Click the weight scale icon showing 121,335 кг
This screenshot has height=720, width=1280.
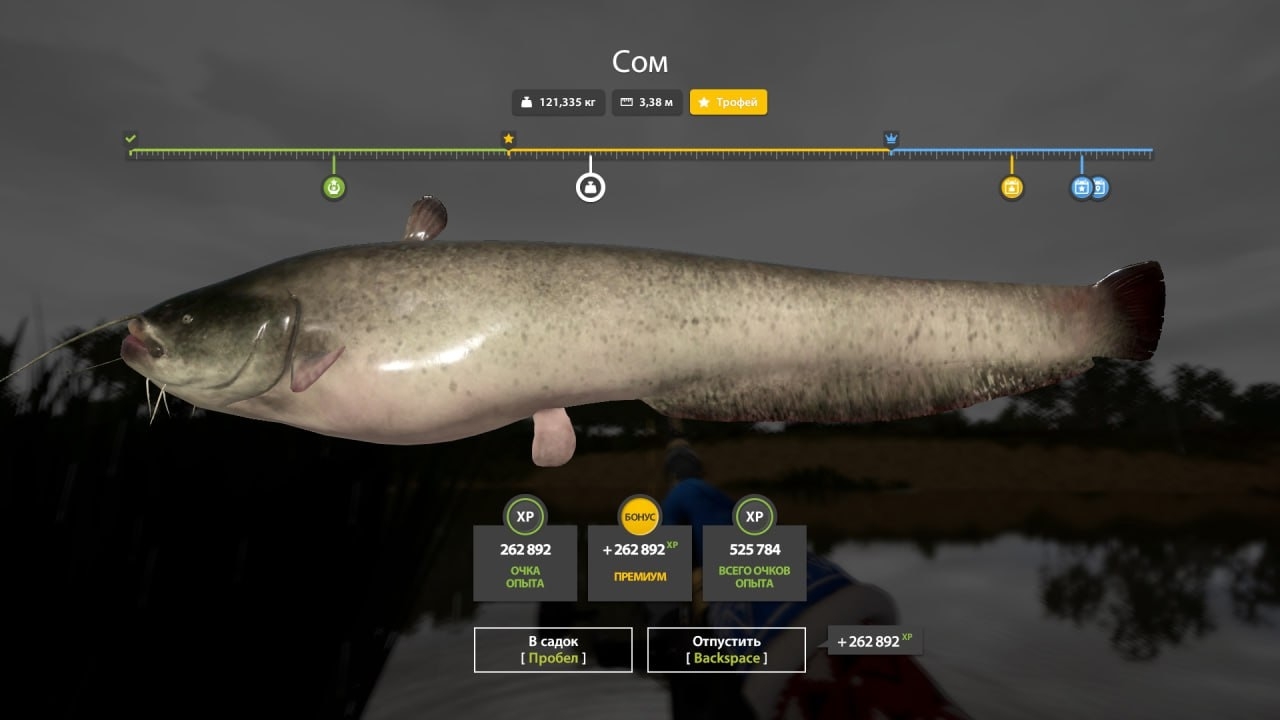[525, 101]
